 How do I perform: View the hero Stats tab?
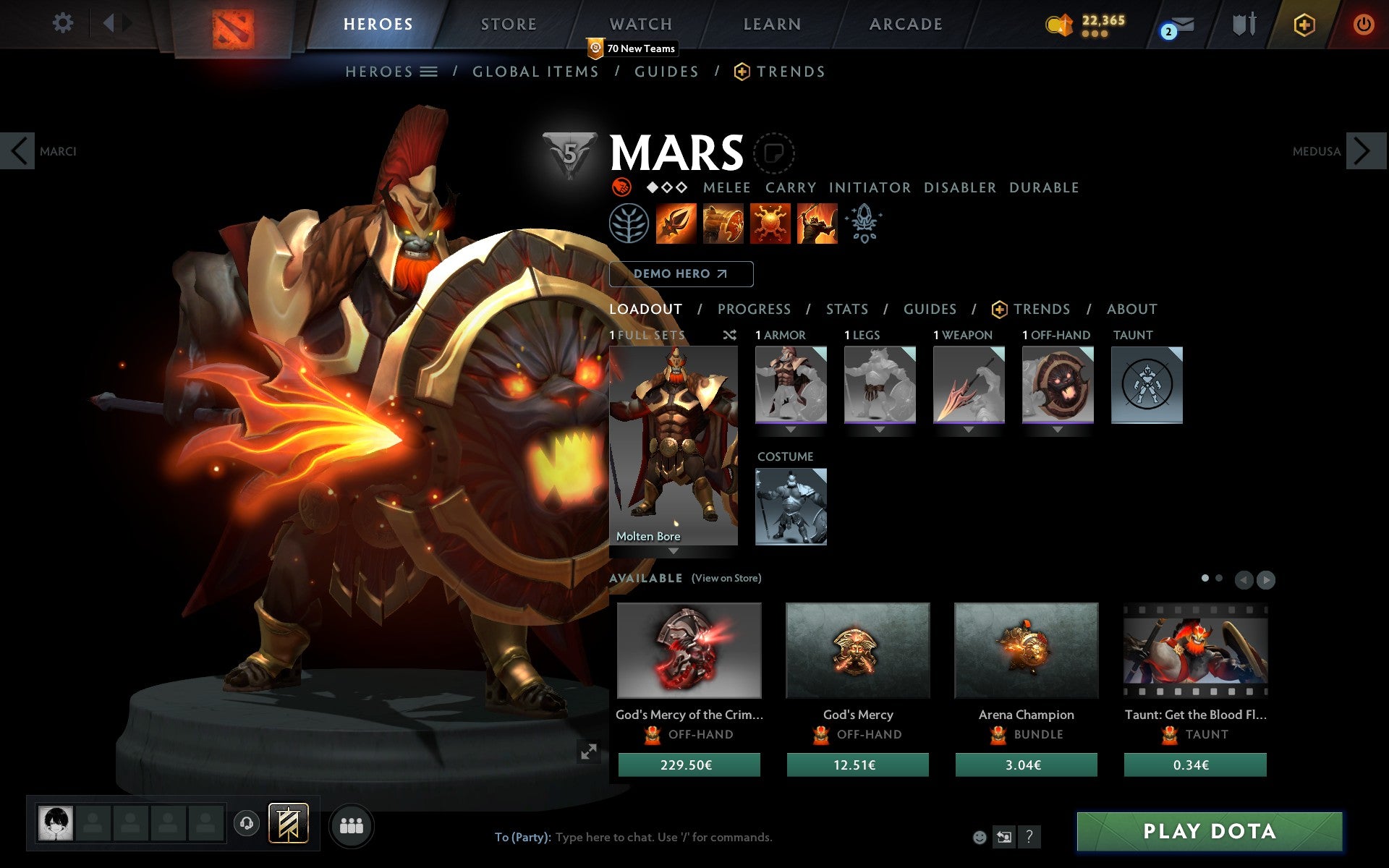(846, 310)
